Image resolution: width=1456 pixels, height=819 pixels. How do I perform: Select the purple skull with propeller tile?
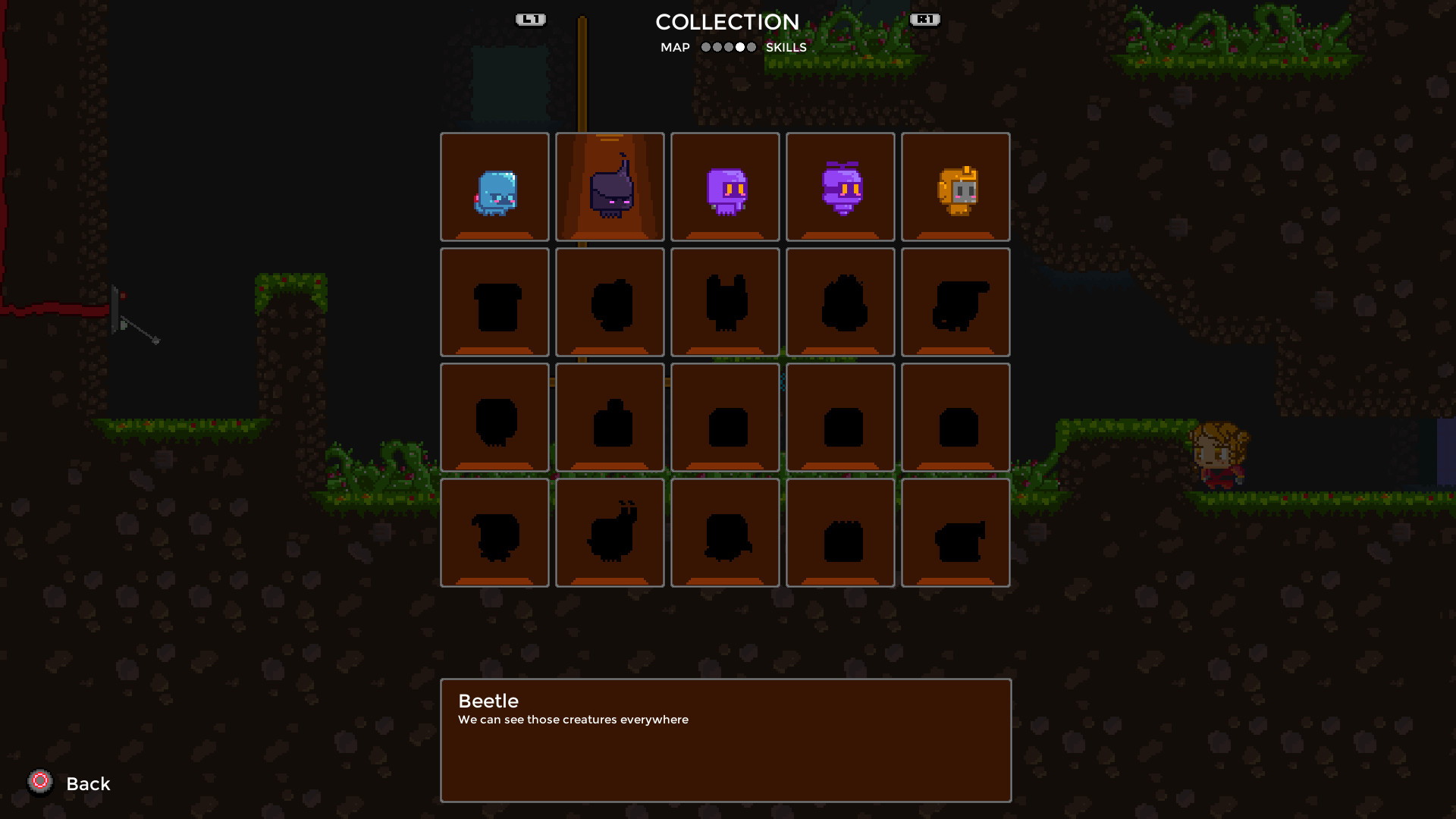tap(840, 187)
